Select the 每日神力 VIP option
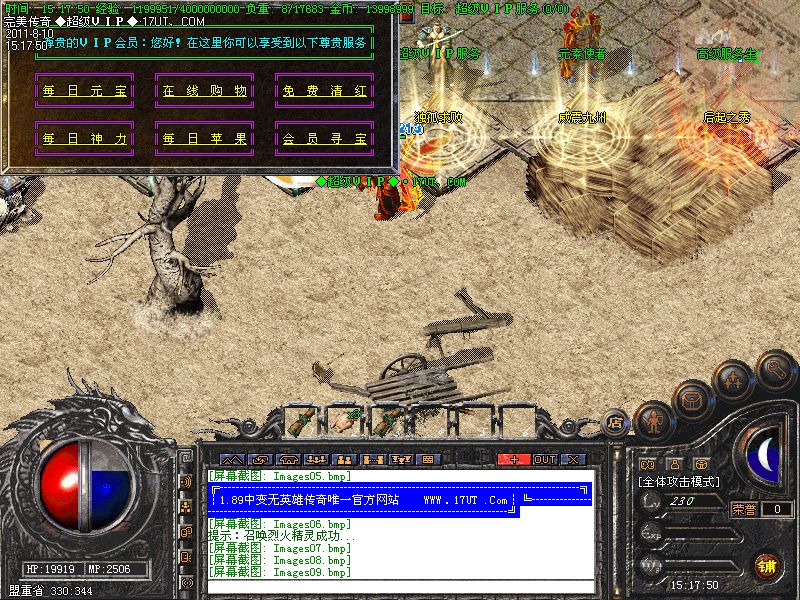Viewport: 800px width, 600px height. click(x=85, y=138)
